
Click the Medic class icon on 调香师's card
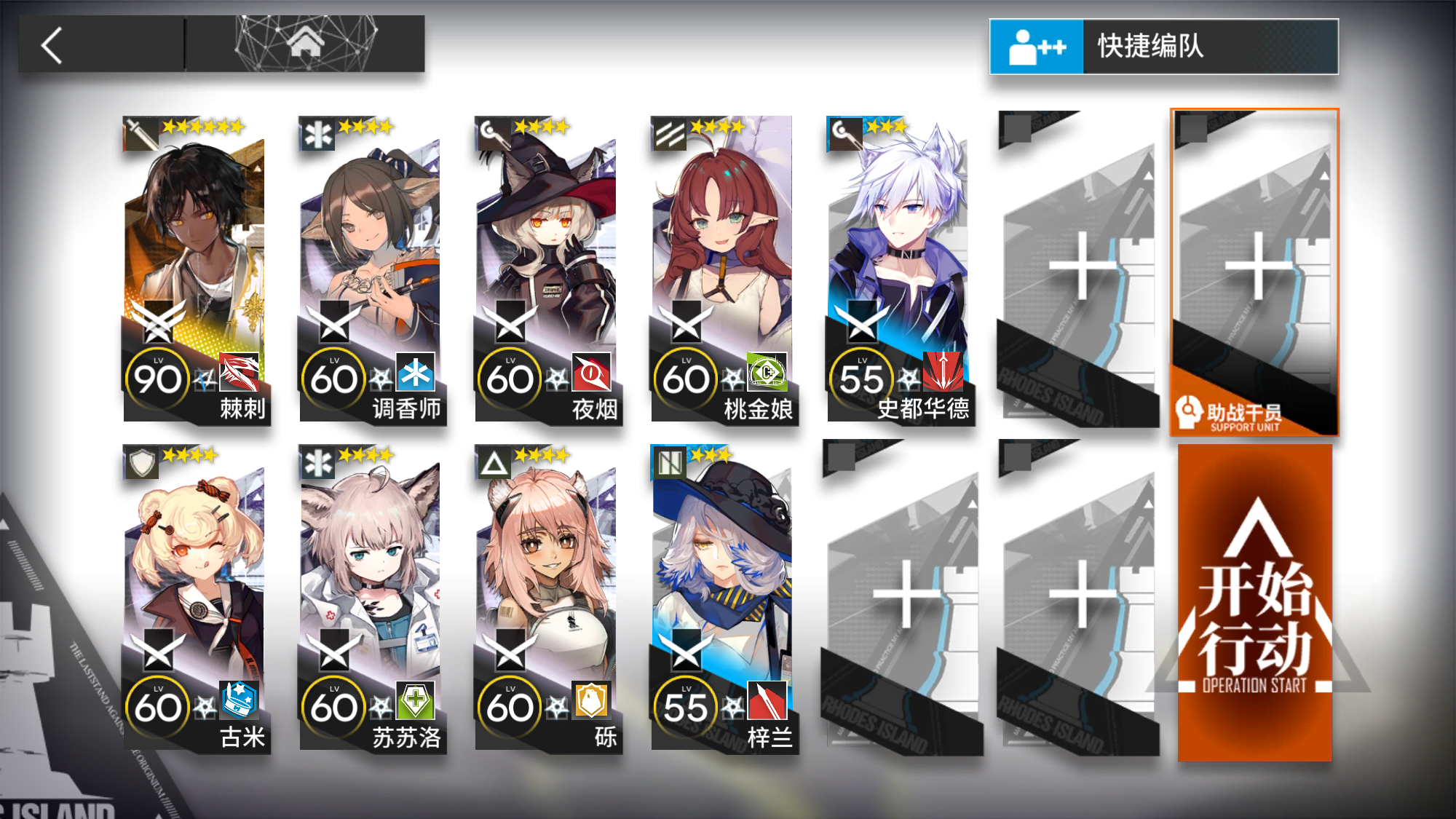(316, 133)
